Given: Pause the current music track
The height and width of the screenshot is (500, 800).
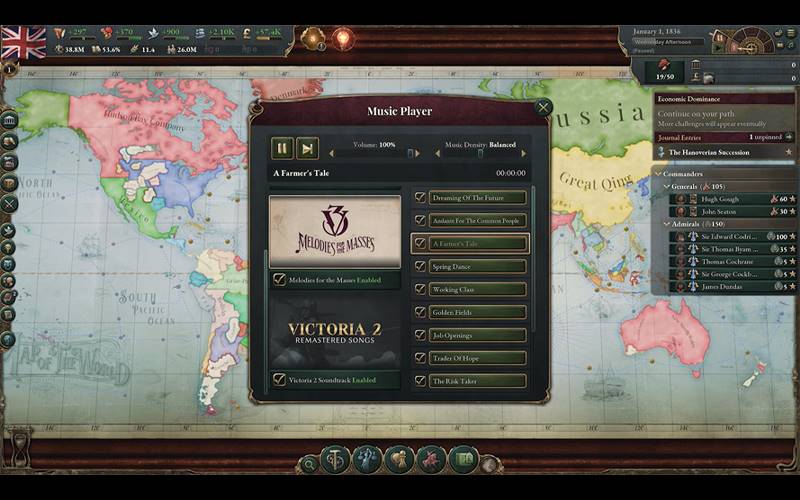Looking at the screenshot, I should (x=283, y=148).
